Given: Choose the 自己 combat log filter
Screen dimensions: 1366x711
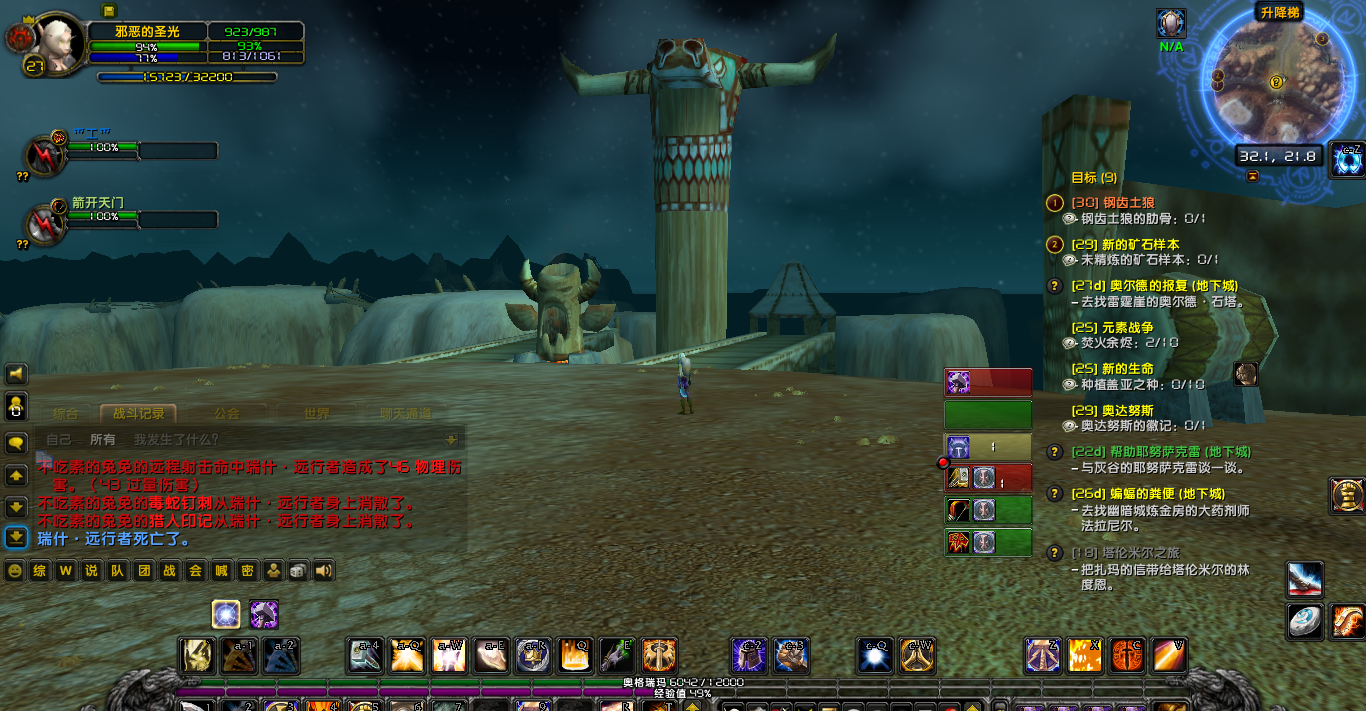Looking at the screenshot, I should (59, 439).
